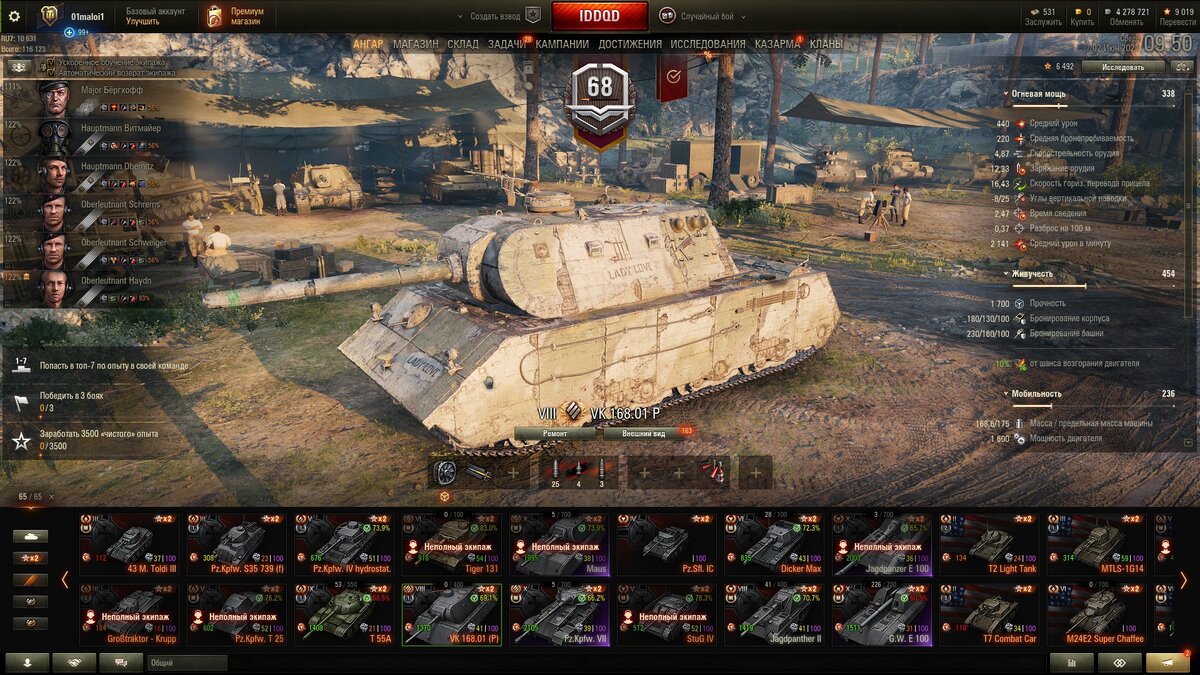
Task: Switch to the КАЗАРМА tab
Action: (777, 44)
